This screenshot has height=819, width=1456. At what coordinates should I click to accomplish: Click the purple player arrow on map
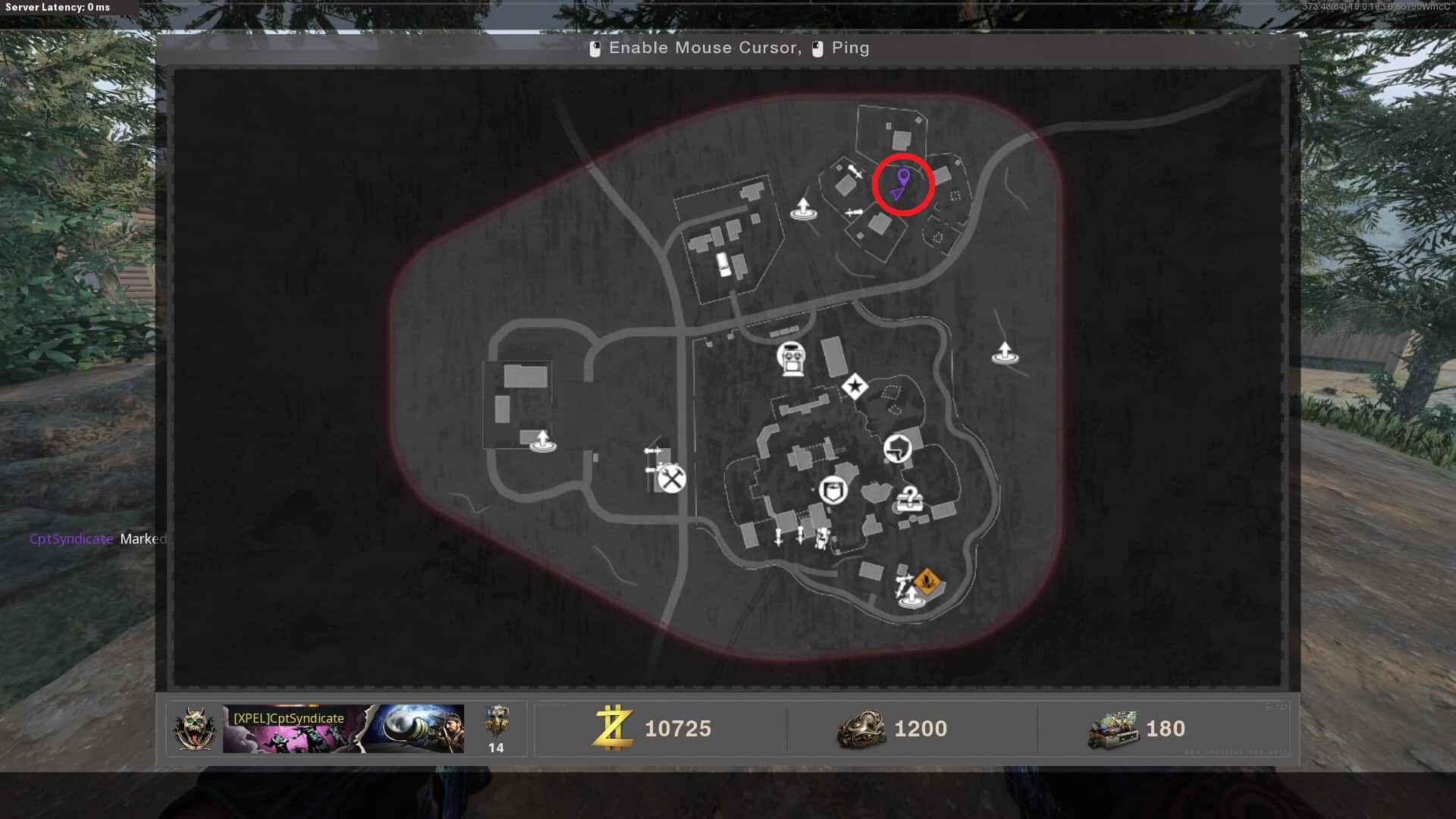tap(898, 194)
